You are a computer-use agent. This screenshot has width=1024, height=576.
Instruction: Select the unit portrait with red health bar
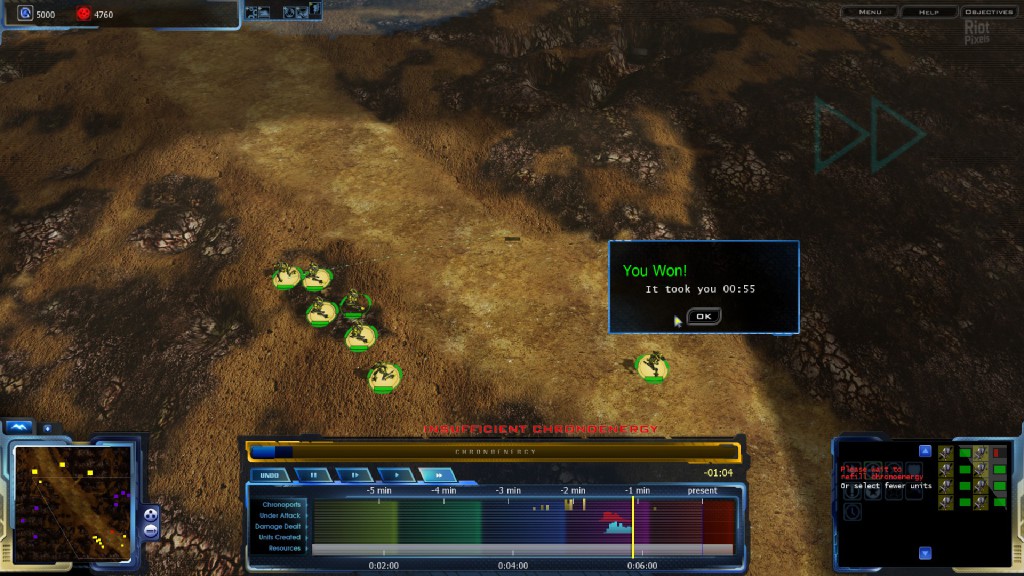click(983, 453)
